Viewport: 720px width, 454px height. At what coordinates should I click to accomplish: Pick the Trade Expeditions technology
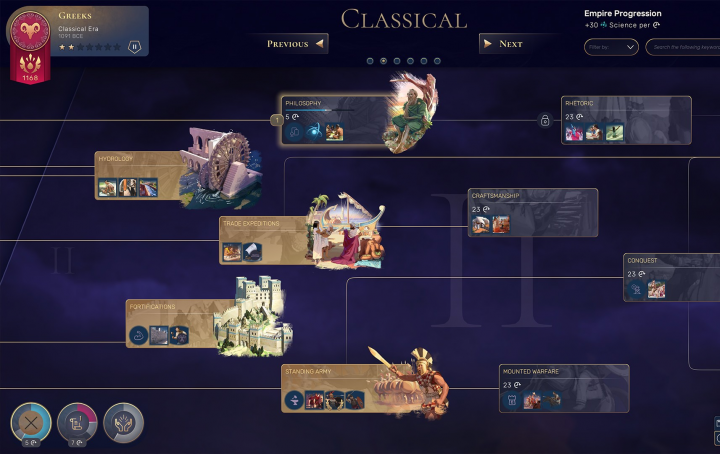pos(264,240)
